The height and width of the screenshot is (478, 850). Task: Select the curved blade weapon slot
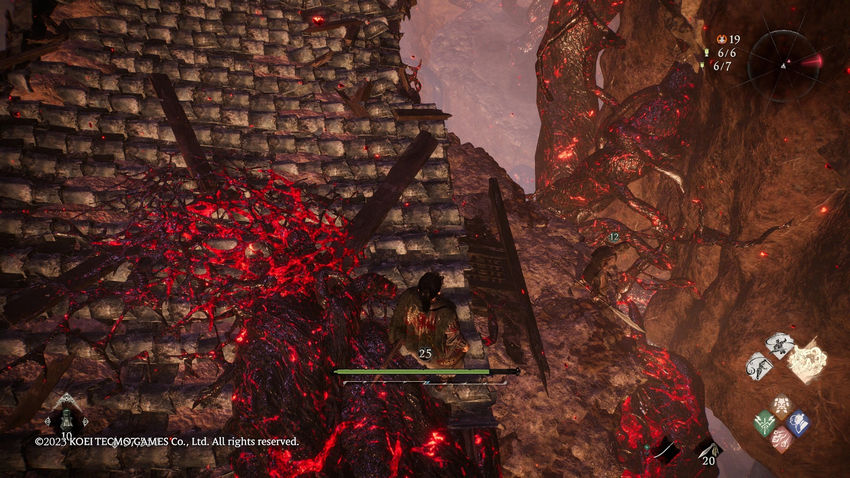tap(665, 452)
